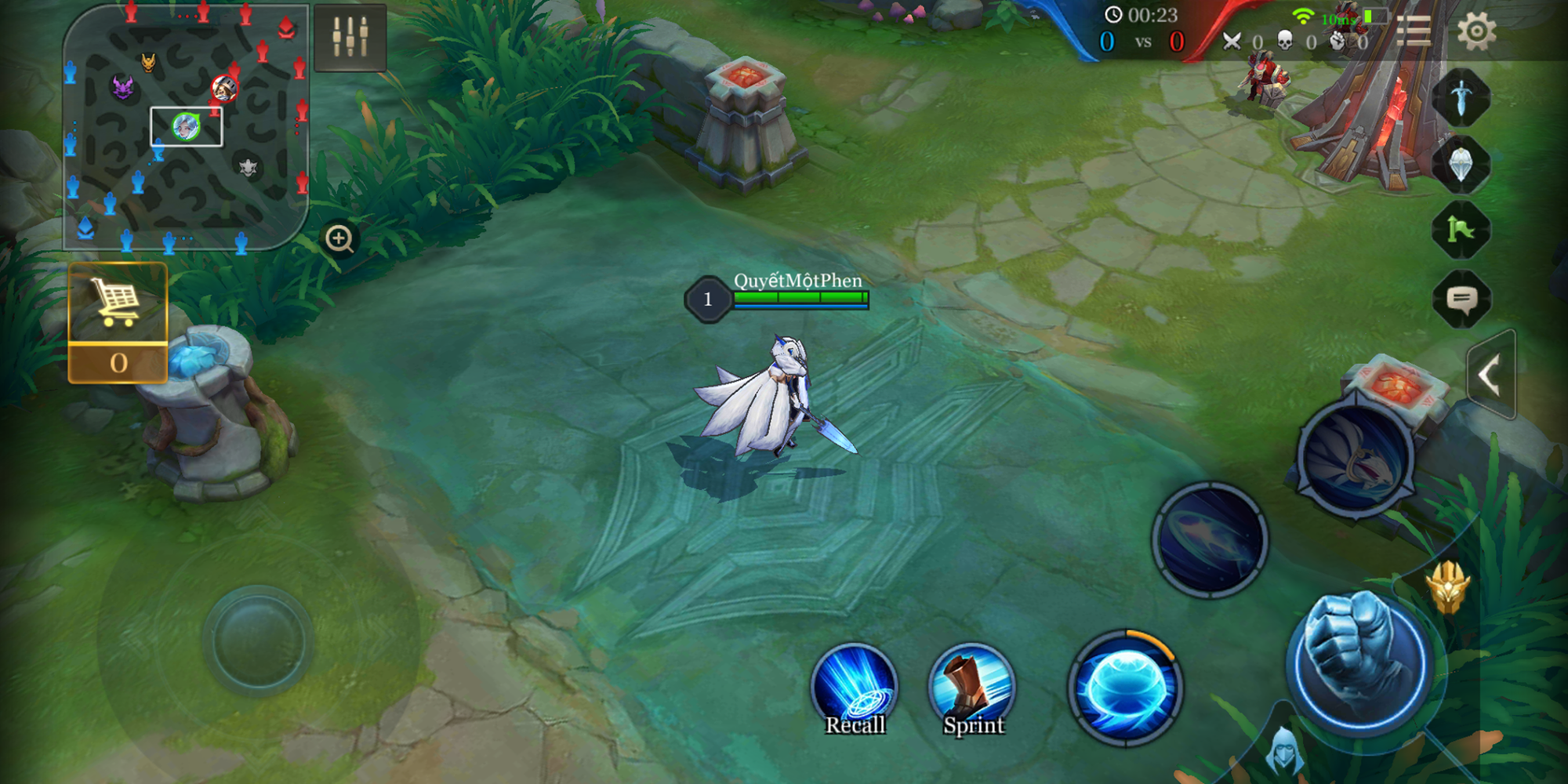Cast the blue orb skill
Viewport: 1568px width, 784px height.
(1125, 687)
